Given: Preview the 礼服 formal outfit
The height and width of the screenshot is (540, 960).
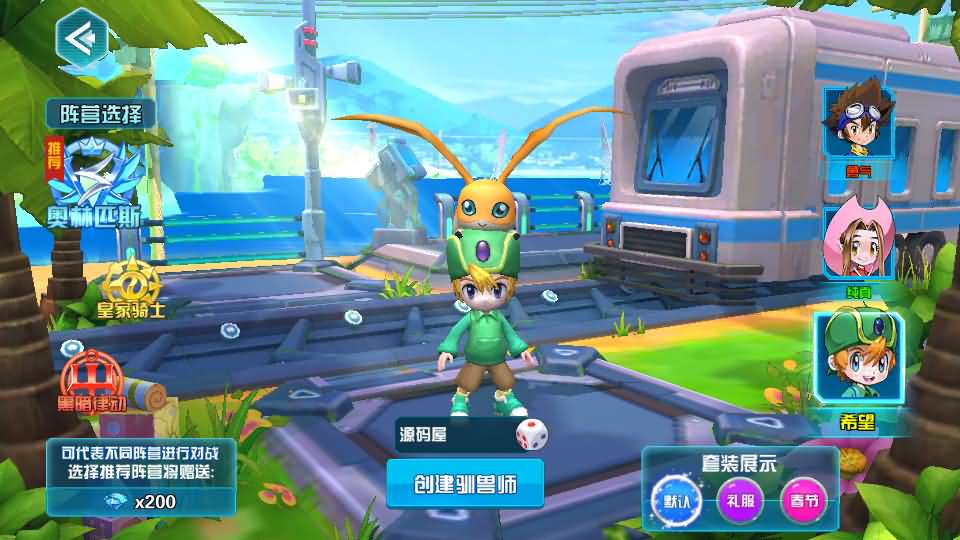Looking at the screenshot, I should (x=737, y=498).
